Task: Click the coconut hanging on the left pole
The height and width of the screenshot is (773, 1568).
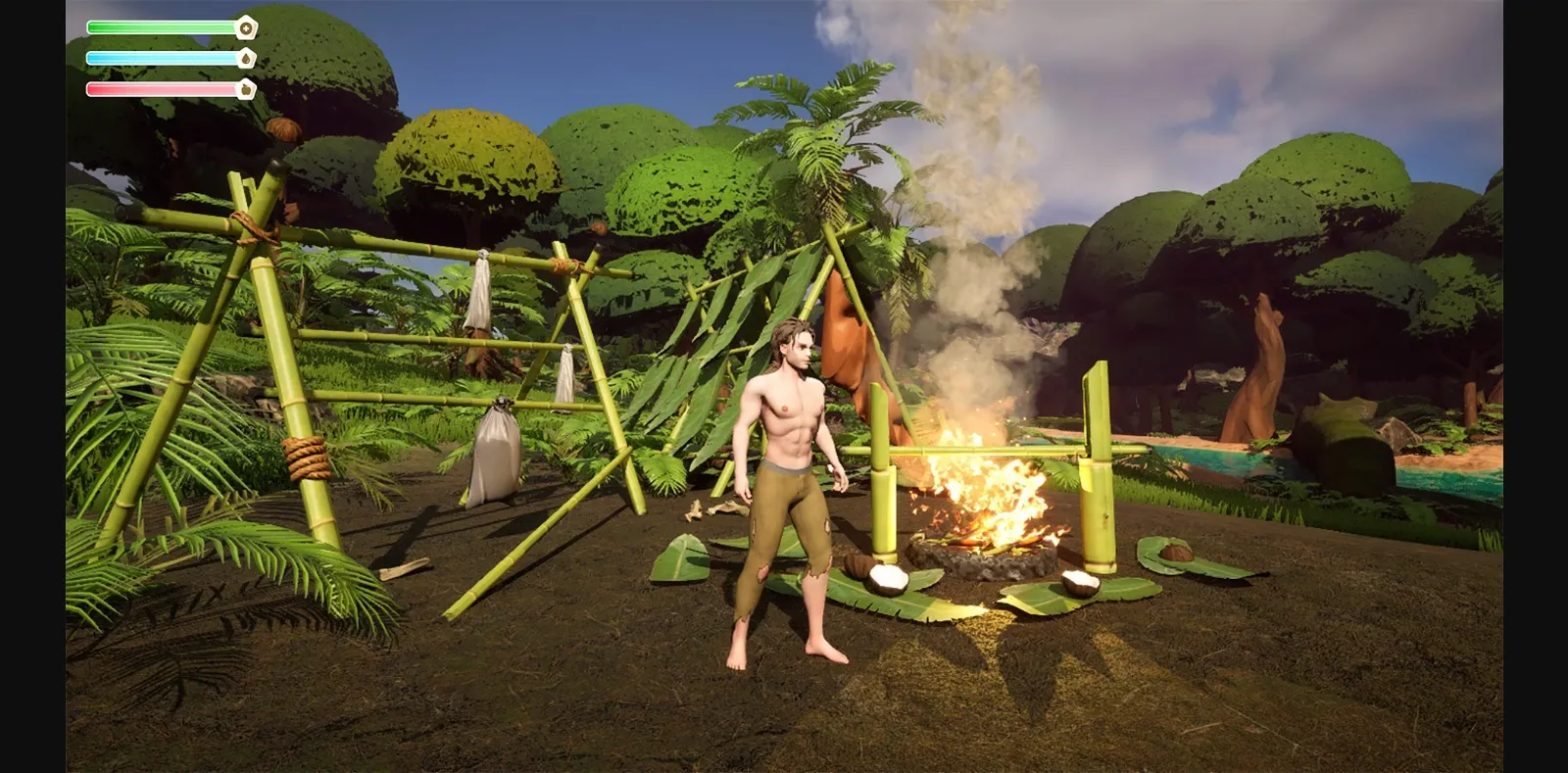Action: point(282,129)
